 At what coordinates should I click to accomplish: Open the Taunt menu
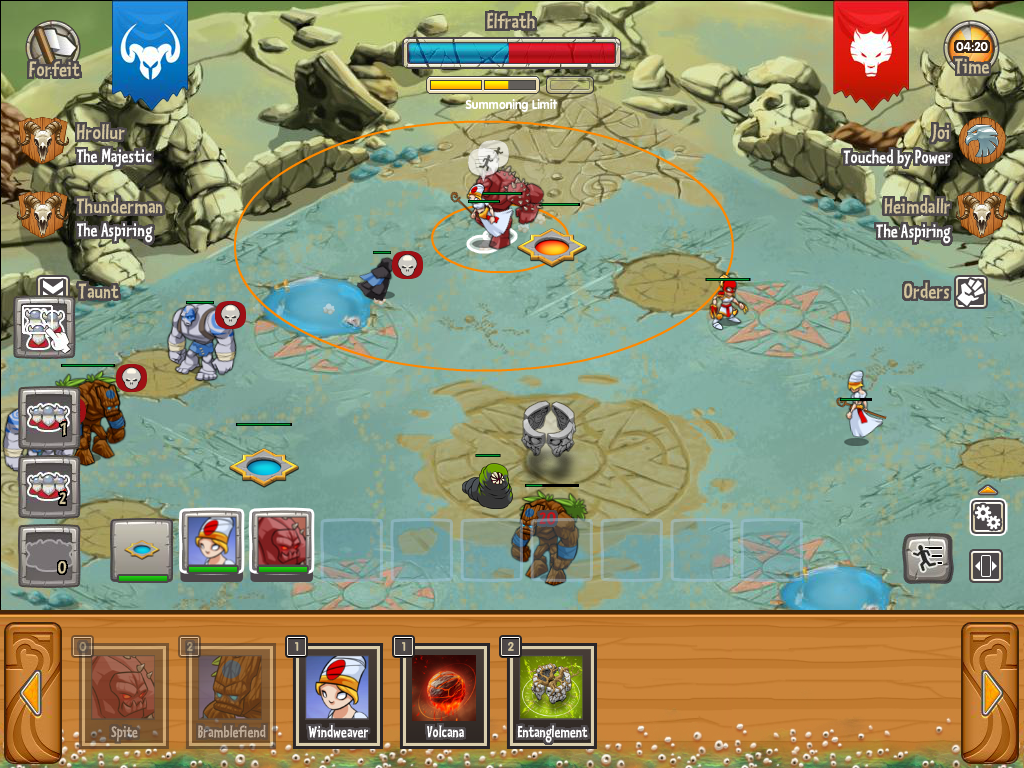[x=53, y=290]
